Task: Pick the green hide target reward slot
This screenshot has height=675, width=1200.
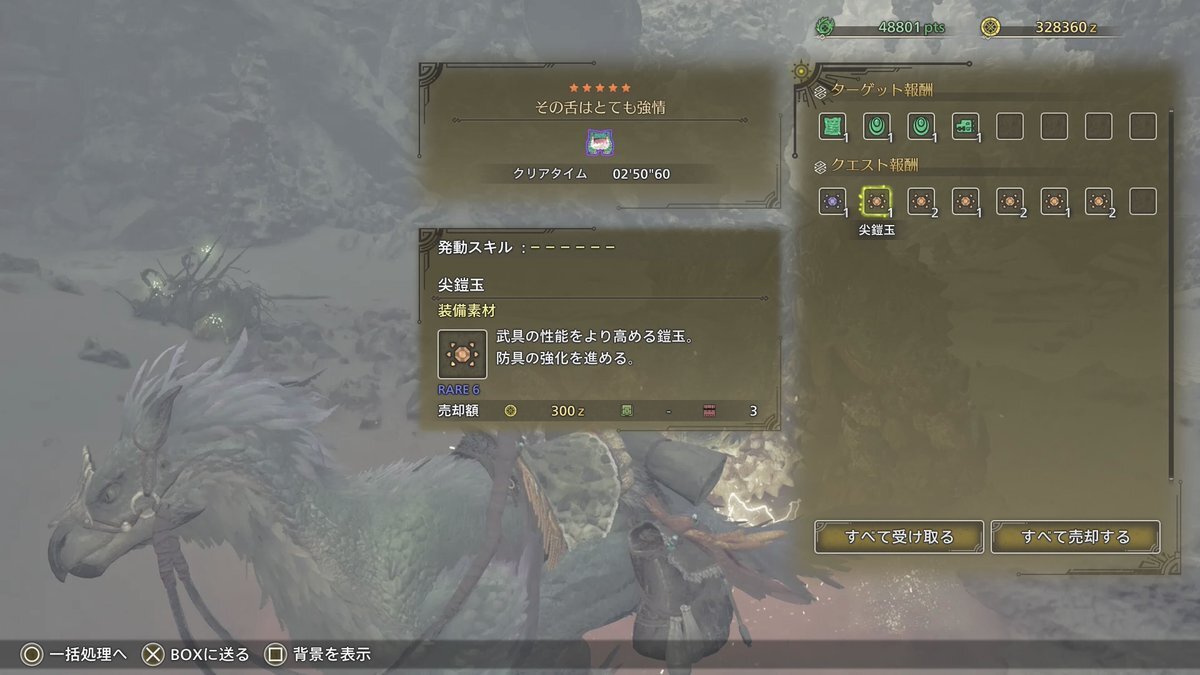Action: [832, 126]
